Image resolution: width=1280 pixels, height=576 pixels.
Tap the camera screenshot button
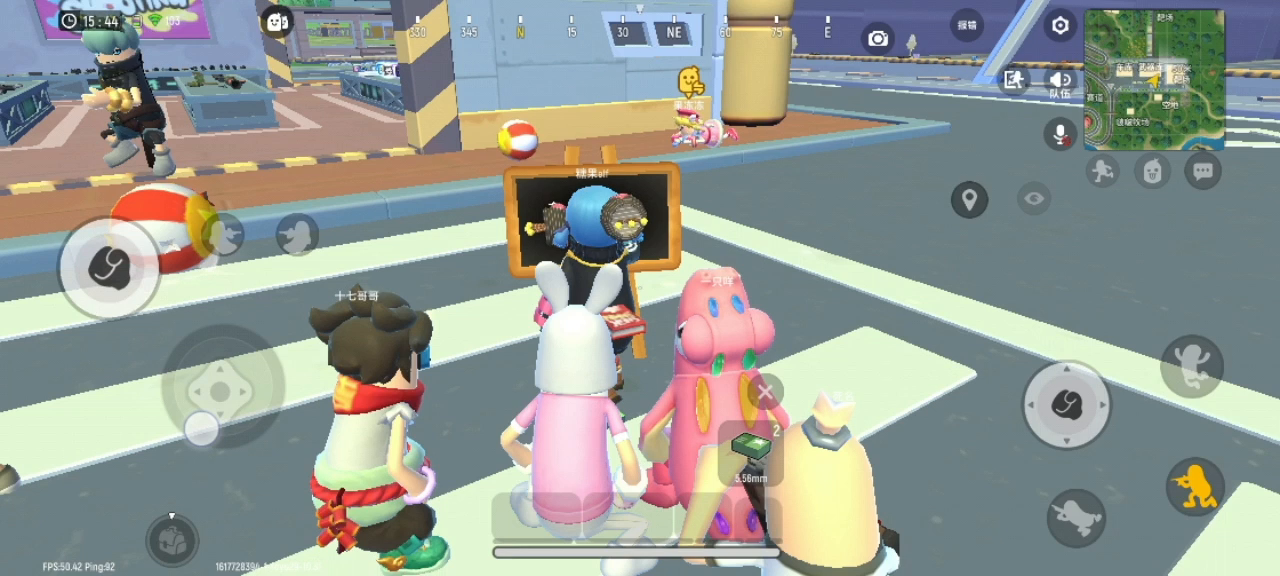point(878,38)
